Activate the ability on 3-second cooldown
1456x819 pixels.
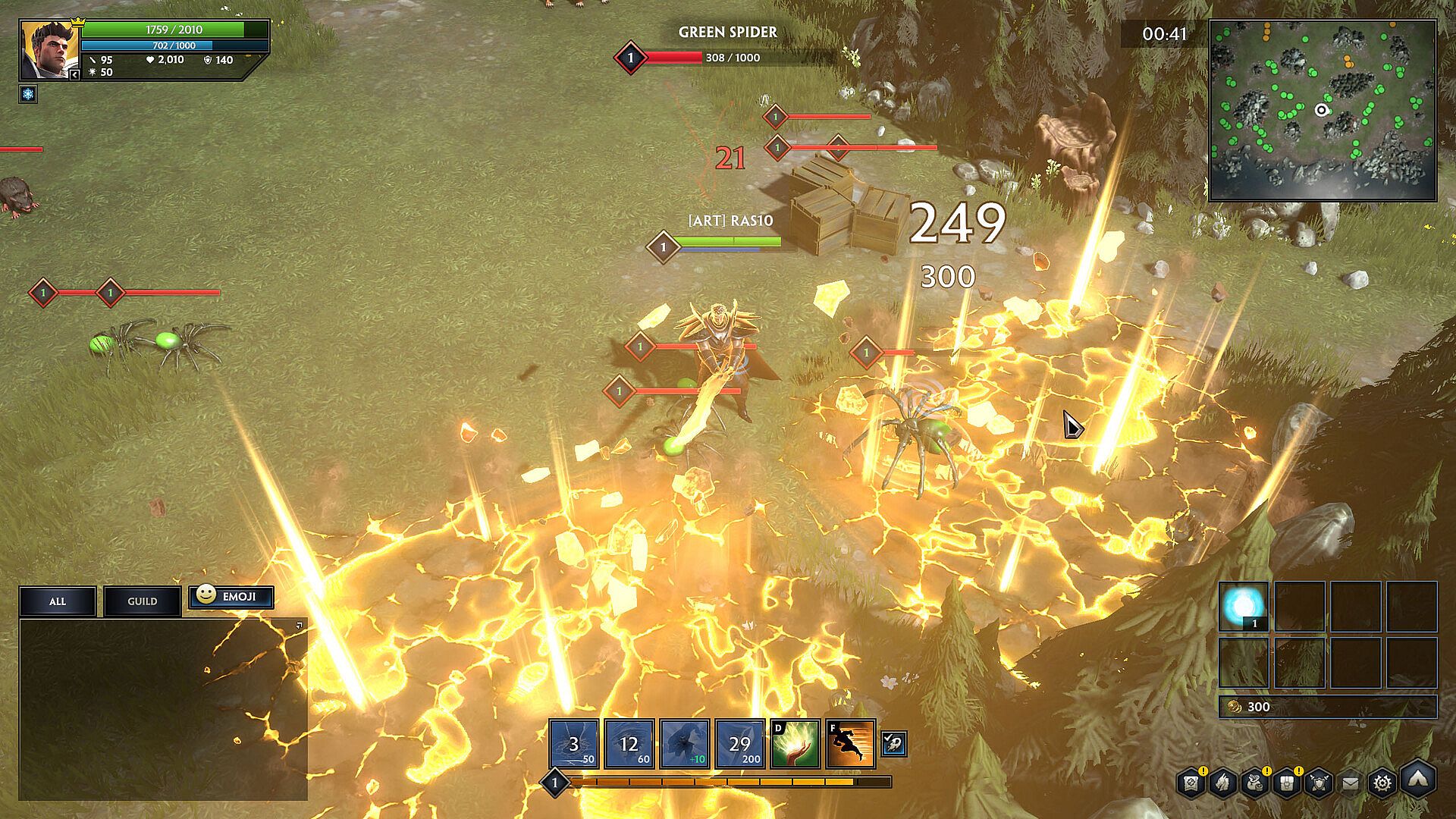(x=574, y=744)
